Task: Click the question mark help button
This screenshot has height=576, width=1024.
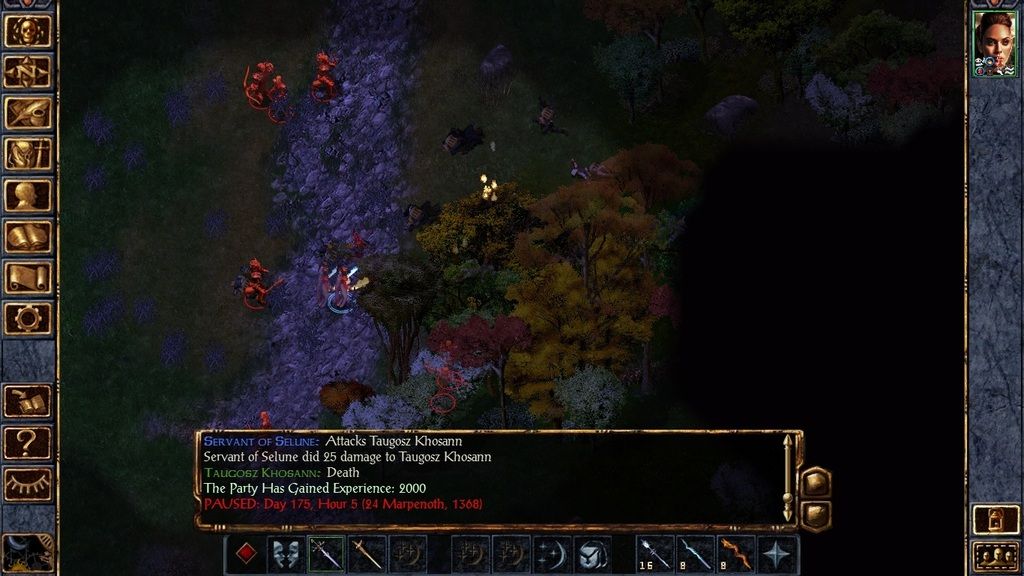Action: 28,441
